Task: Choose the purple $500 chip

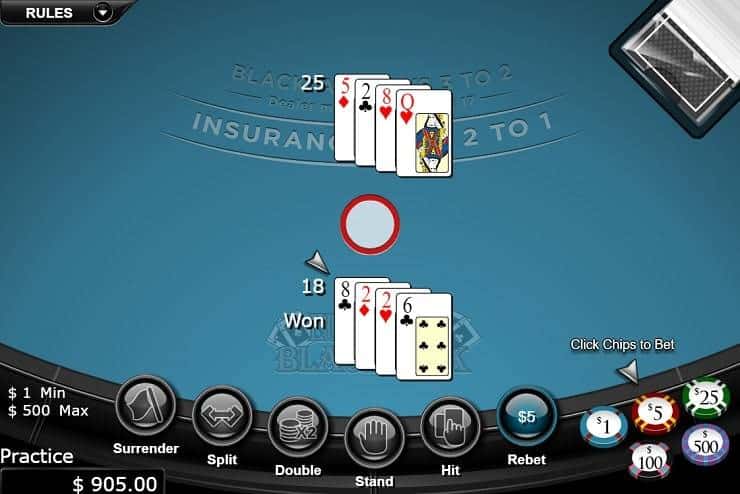Action: 705,444
